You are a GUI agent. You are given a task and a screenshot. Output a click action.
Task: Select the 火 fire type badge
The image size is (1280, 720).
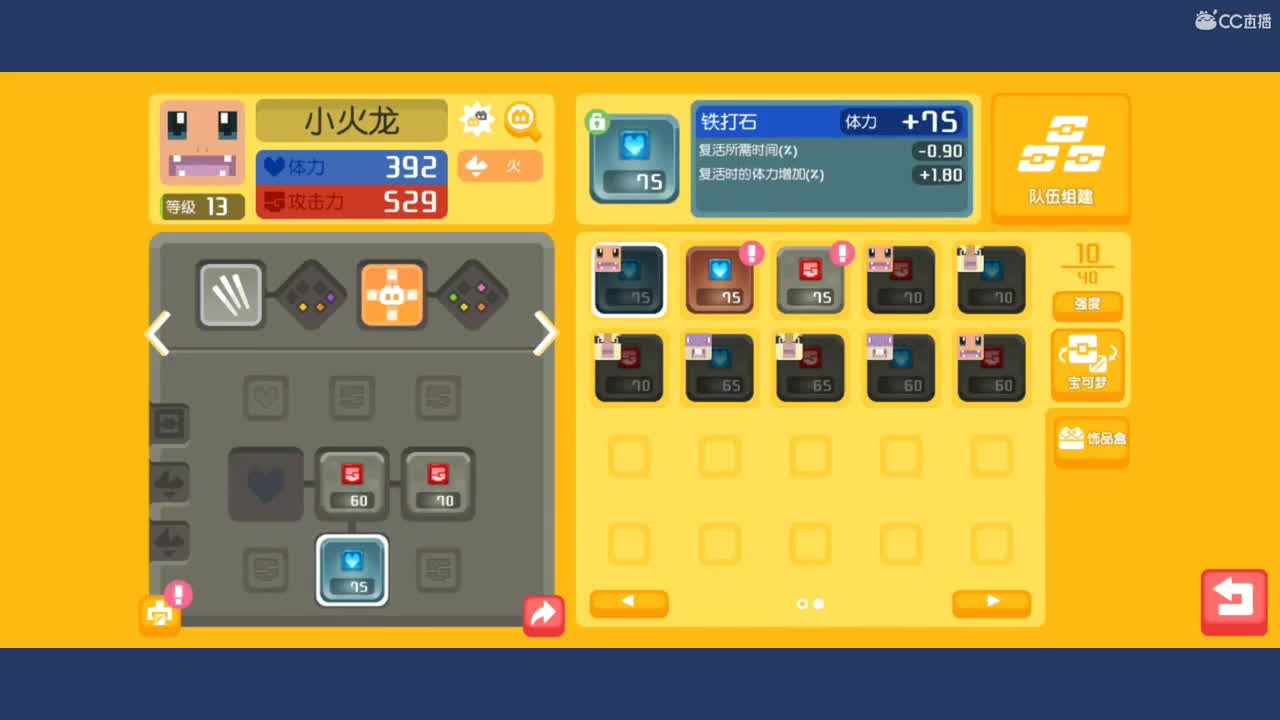[499, 166]
